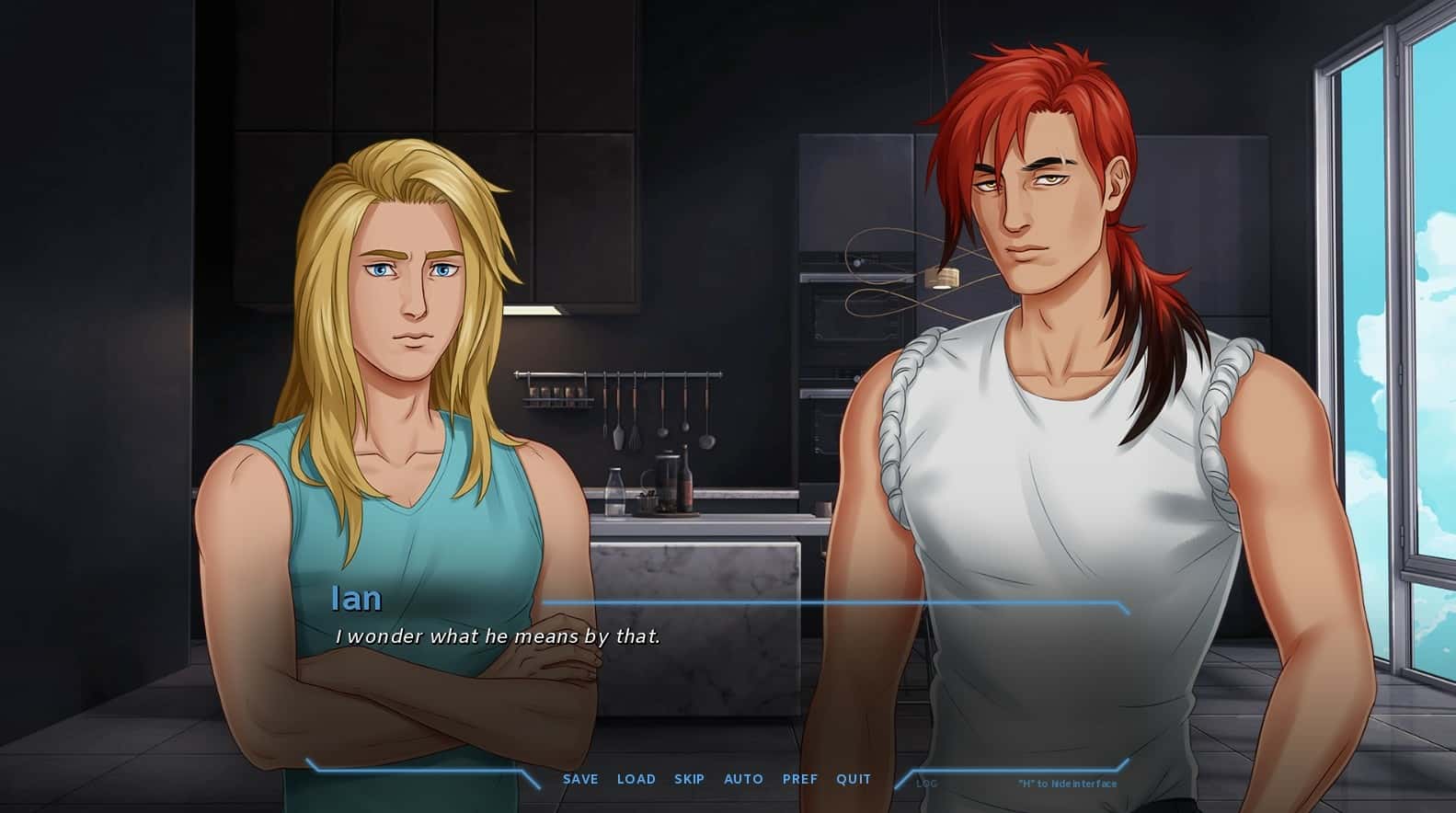1456x813 pixels.
Task: Open the LOAD screen
Action: (636, 779)
